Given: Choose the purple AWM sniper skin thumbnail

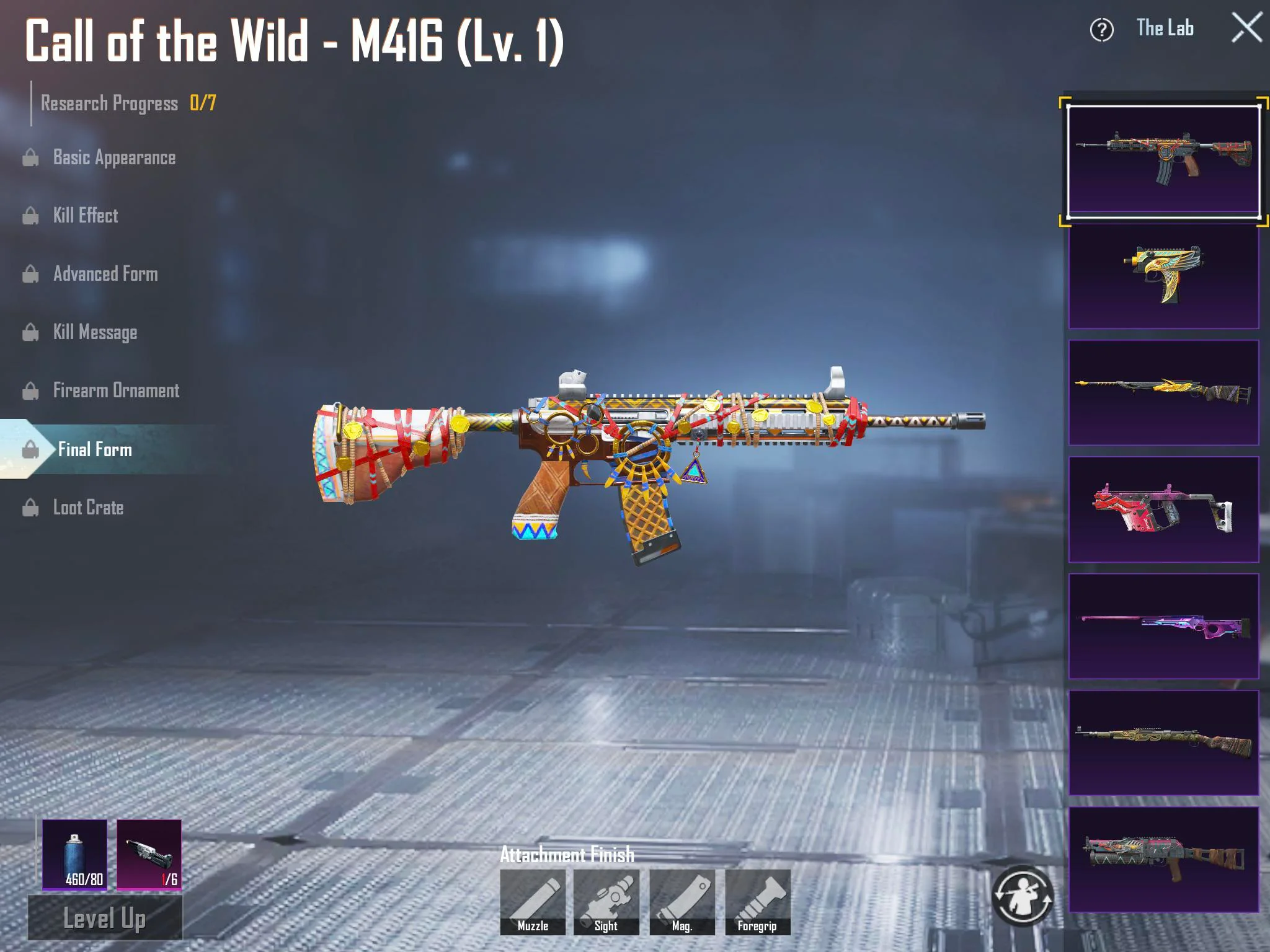Looking at the screenshot, I should click(1163, 626).
